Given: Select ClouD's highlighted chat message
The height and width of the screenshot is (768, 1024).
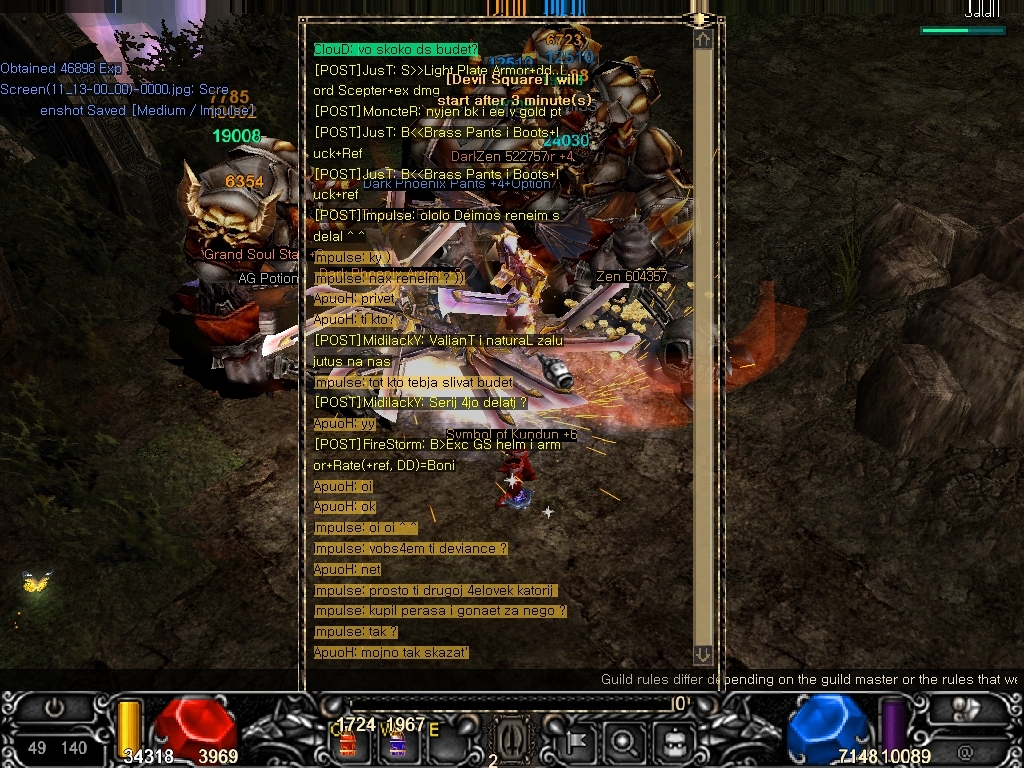Looking at the screenshot, I should coord(396,49).
